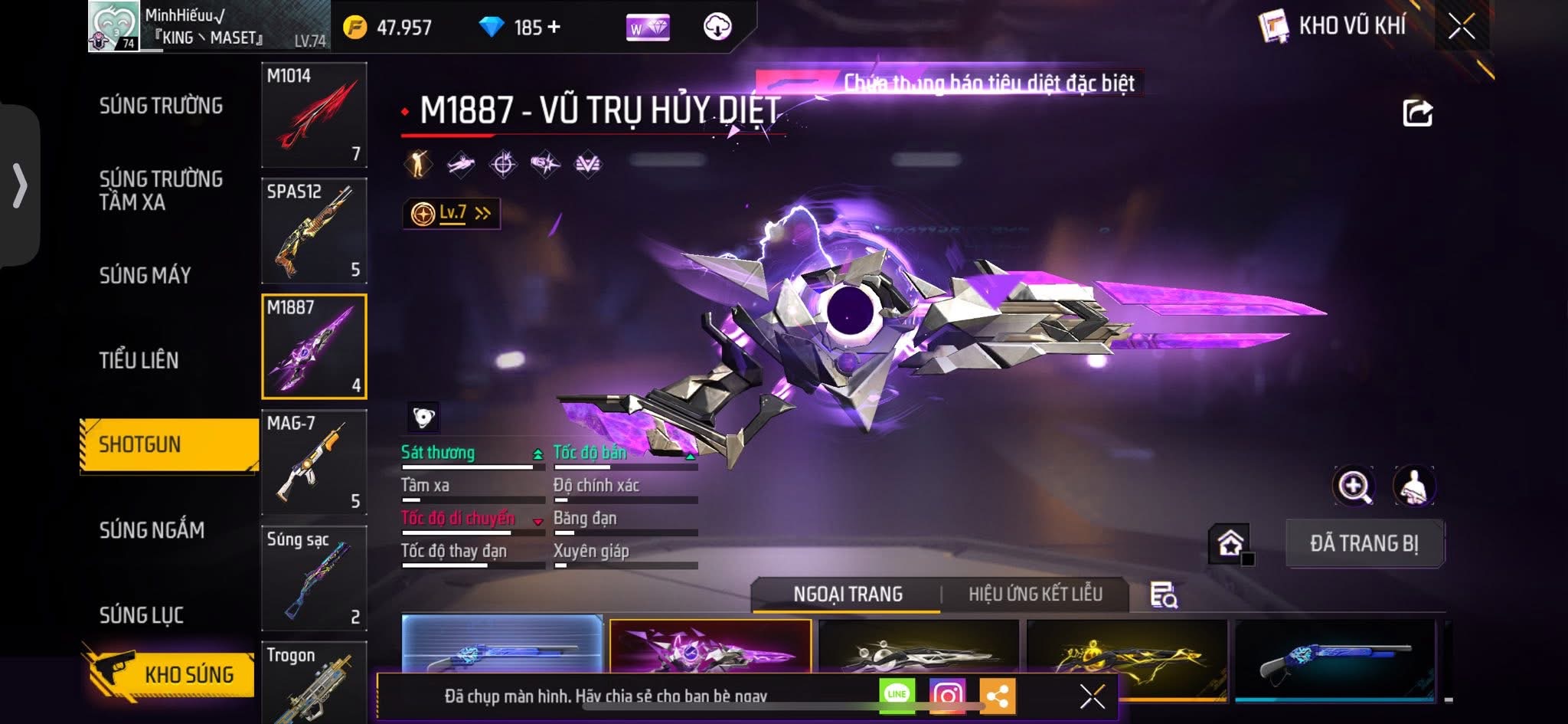Dismiss the screenshot share banner
Screen dimensions: 1568x724
coord(1092,696)
